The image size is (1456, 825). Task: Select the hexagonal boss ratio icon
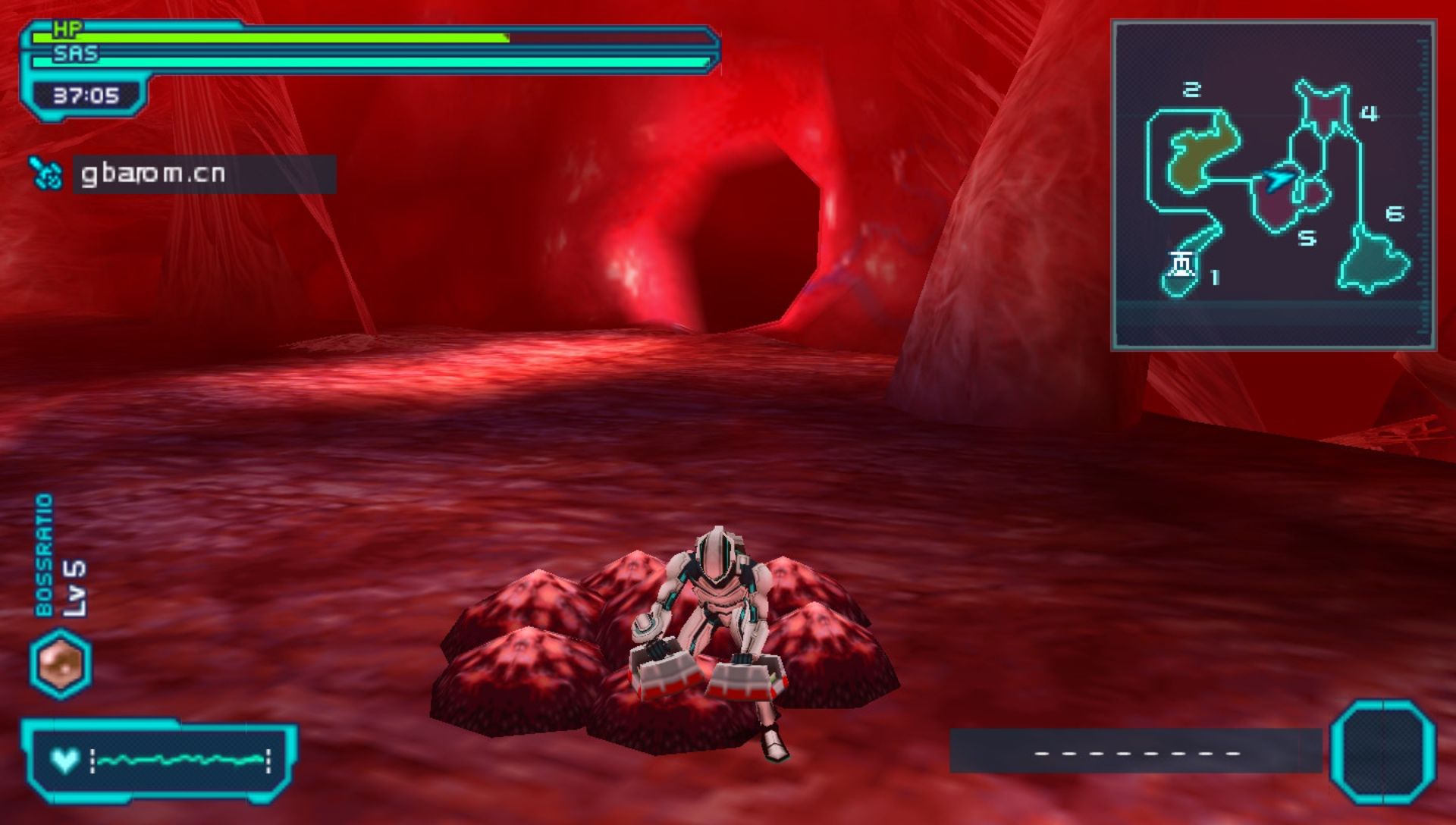(x=61, y=663)
